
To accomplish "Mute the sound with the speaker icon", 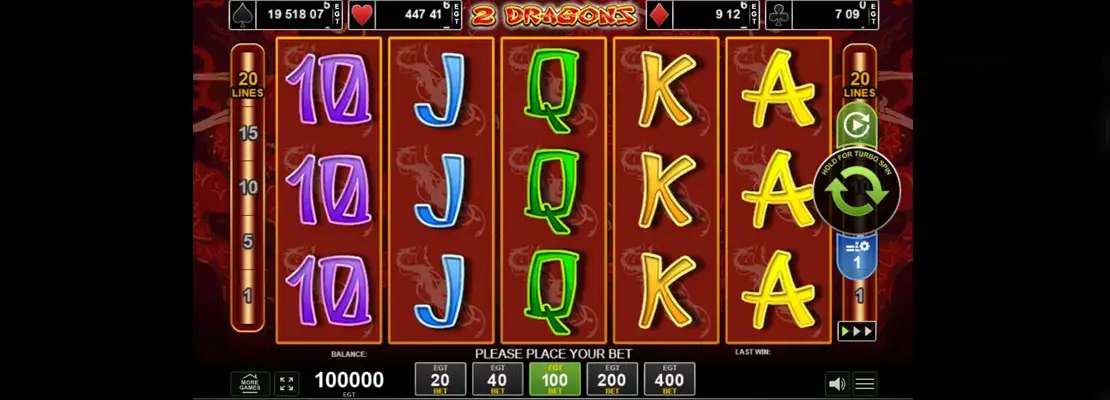I will click(x=835, y=383).
